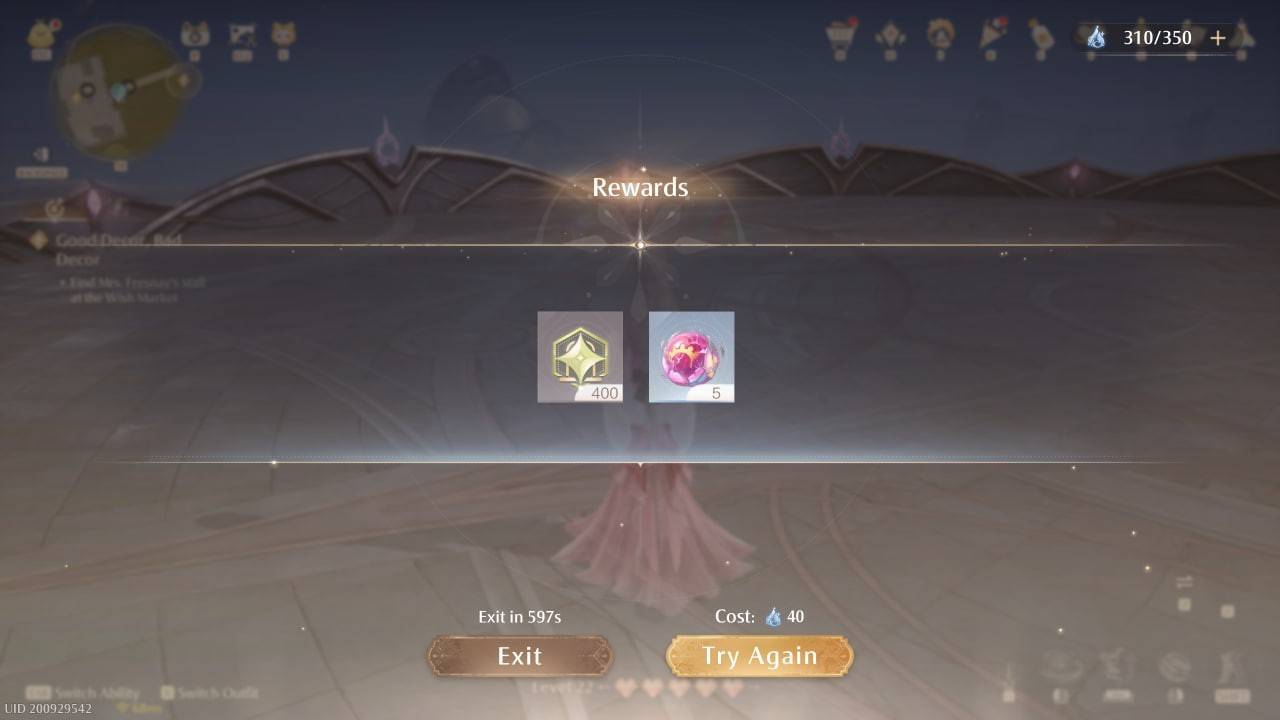Mute game audio with the speaker icon

coord(41,155)
